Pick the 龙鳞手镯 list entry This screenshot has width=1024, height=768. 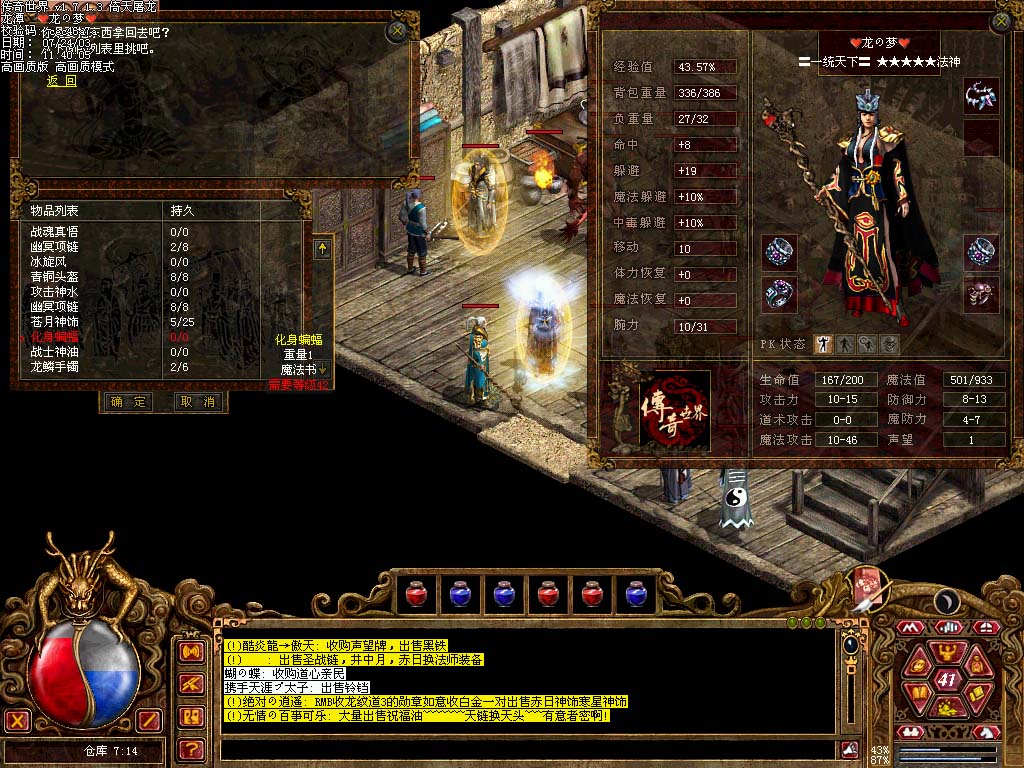(55, 367)
